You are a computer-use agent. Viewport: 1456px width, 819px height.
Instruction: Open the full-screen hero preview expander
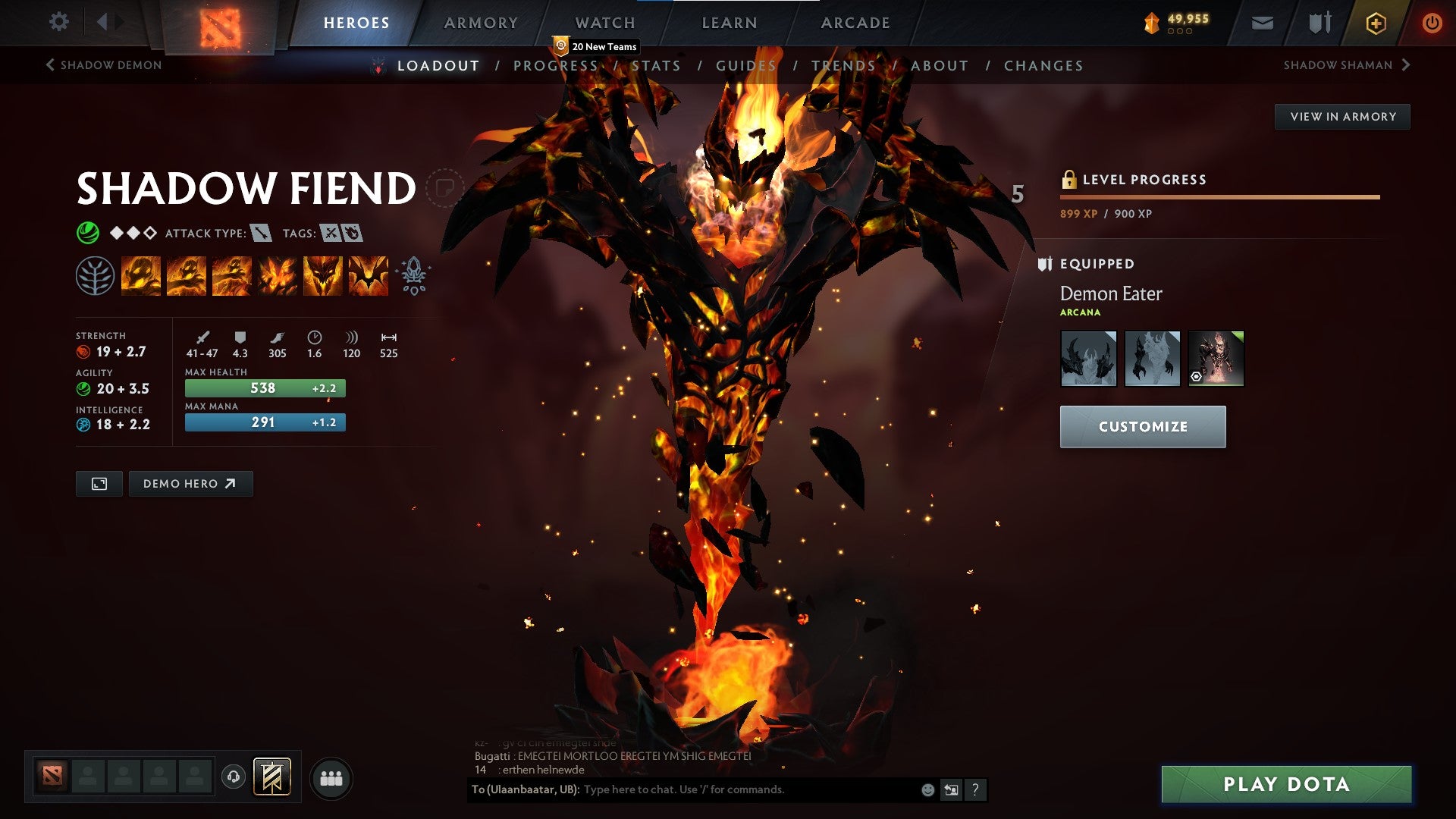click(99, 483)
